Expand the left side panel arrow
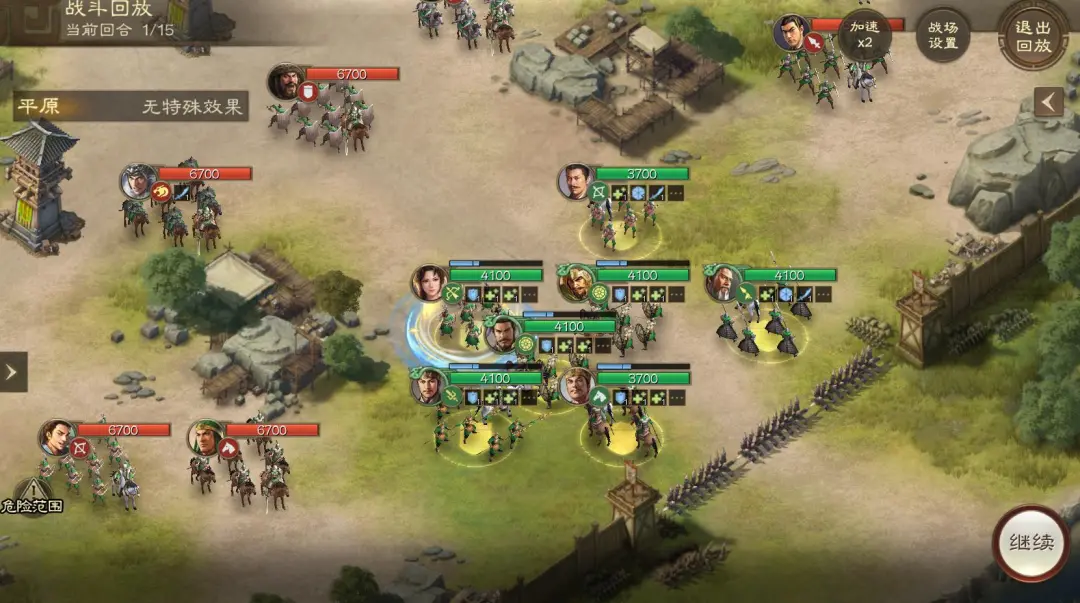This screenshot has height=603, width=1080. point(12,372)
